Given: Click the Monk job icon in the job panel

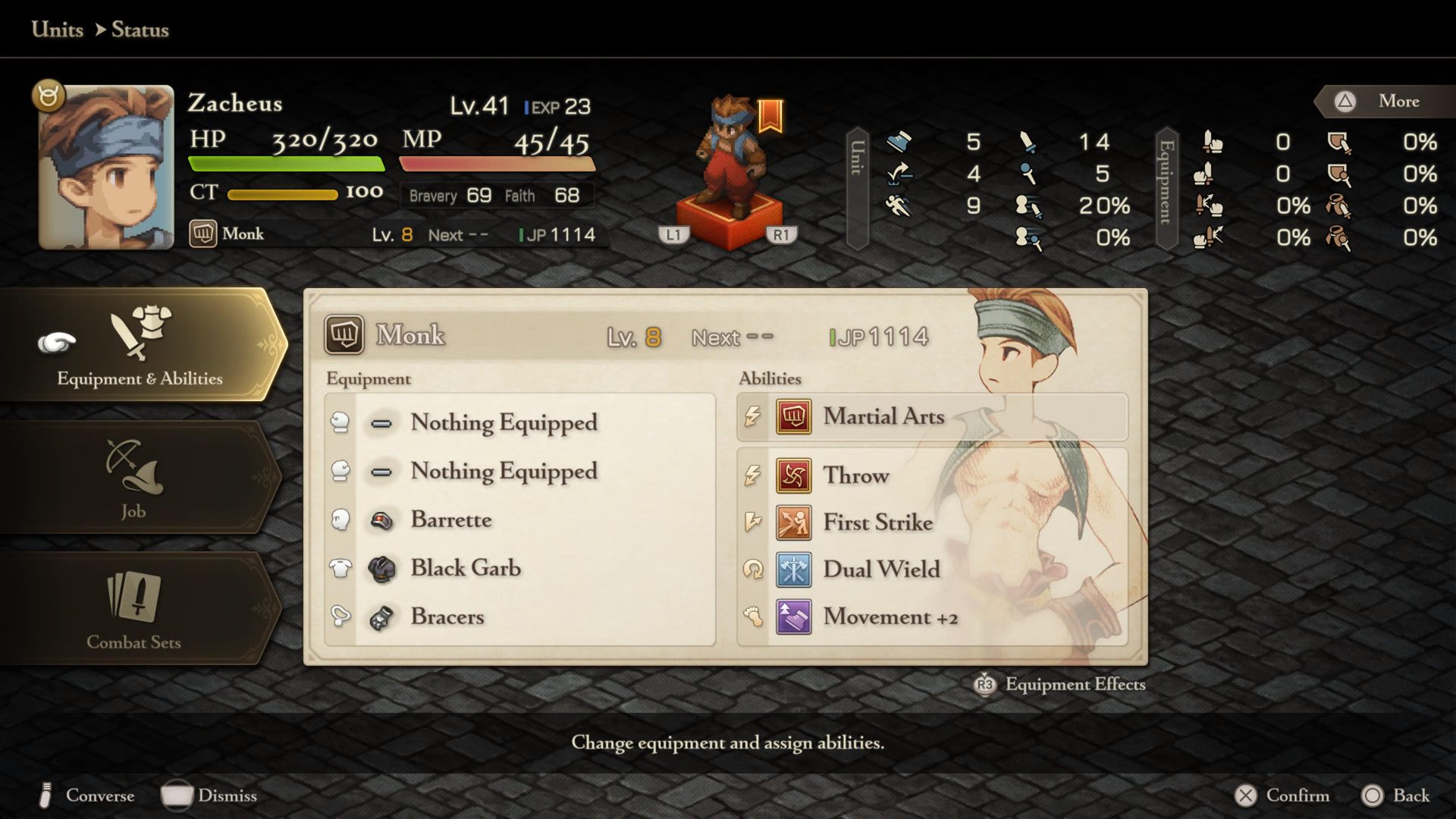Looking at the screenshot, I should point(345,335).
